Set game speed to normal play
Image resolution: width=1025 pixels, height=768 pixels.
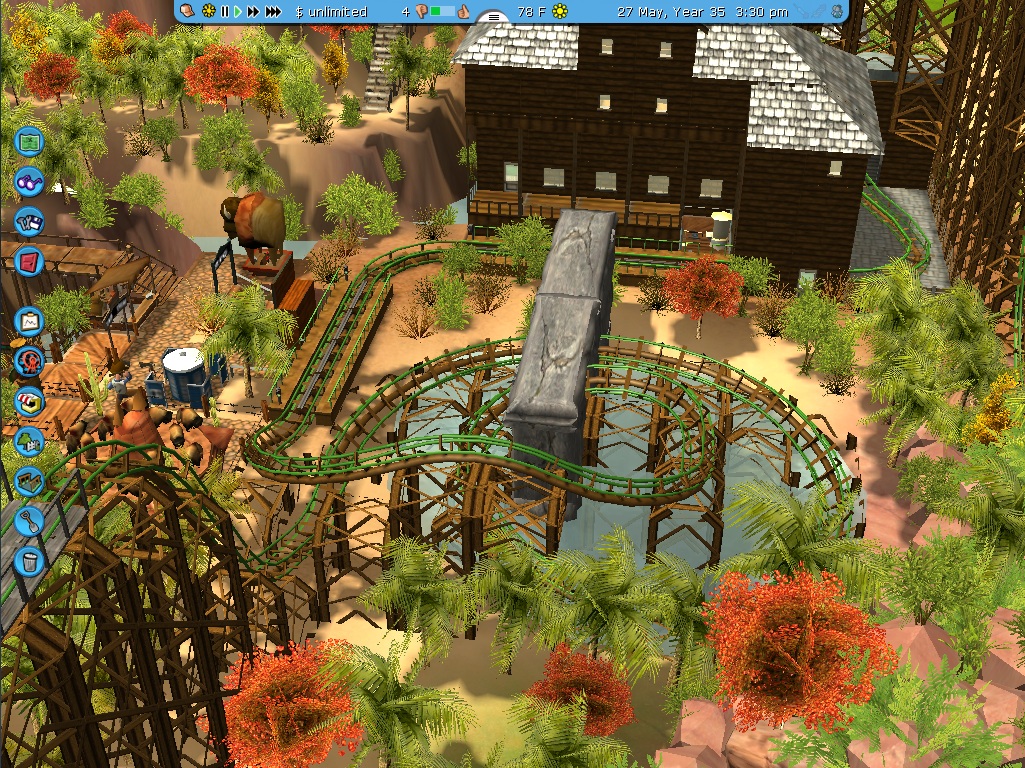(x=238, y=12)
